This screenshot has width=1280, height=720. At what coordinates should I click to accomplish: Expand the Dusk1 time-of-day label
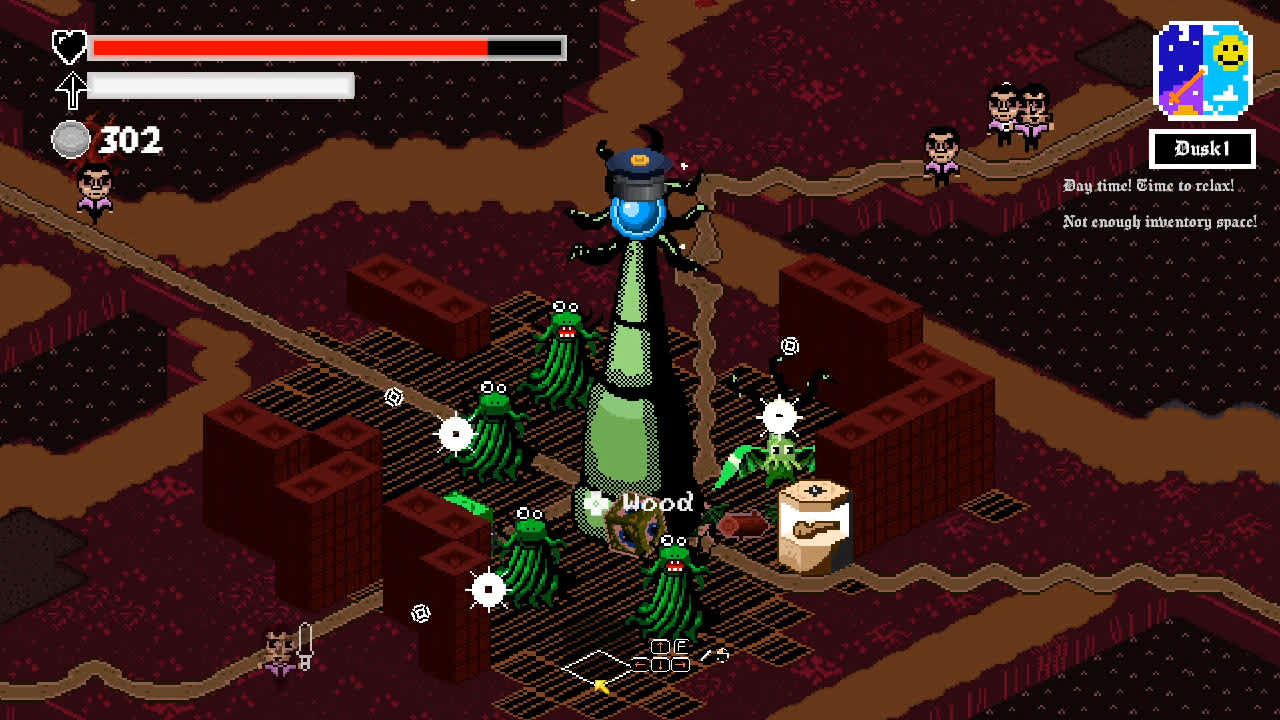tap(1203, 149)
